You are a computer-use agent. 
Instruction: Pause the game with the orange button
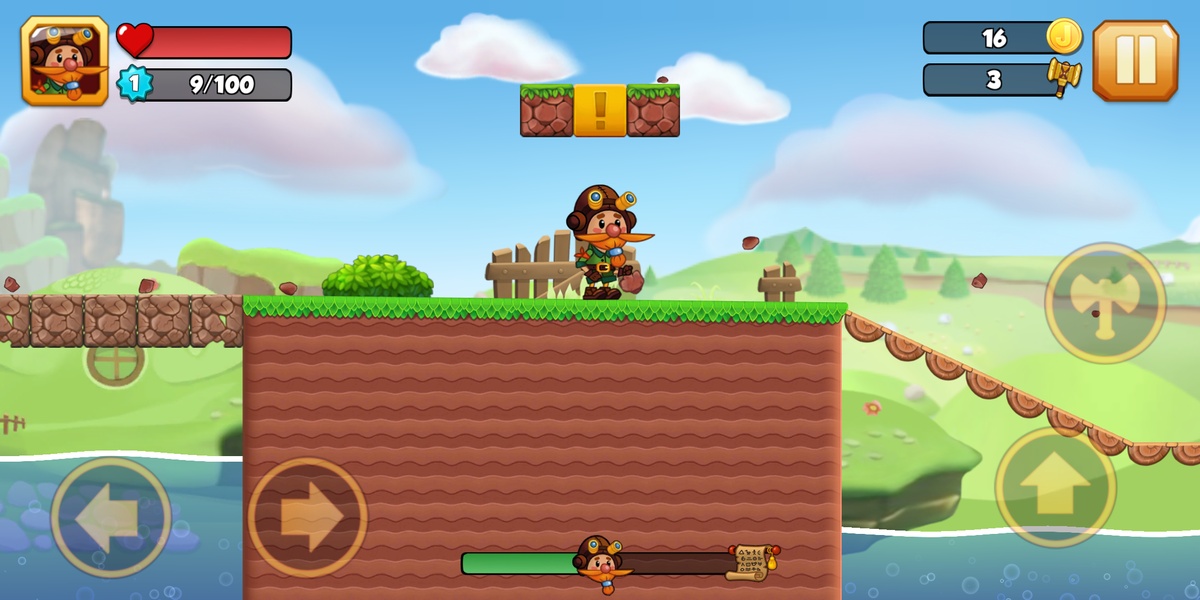coord(1135,60)
